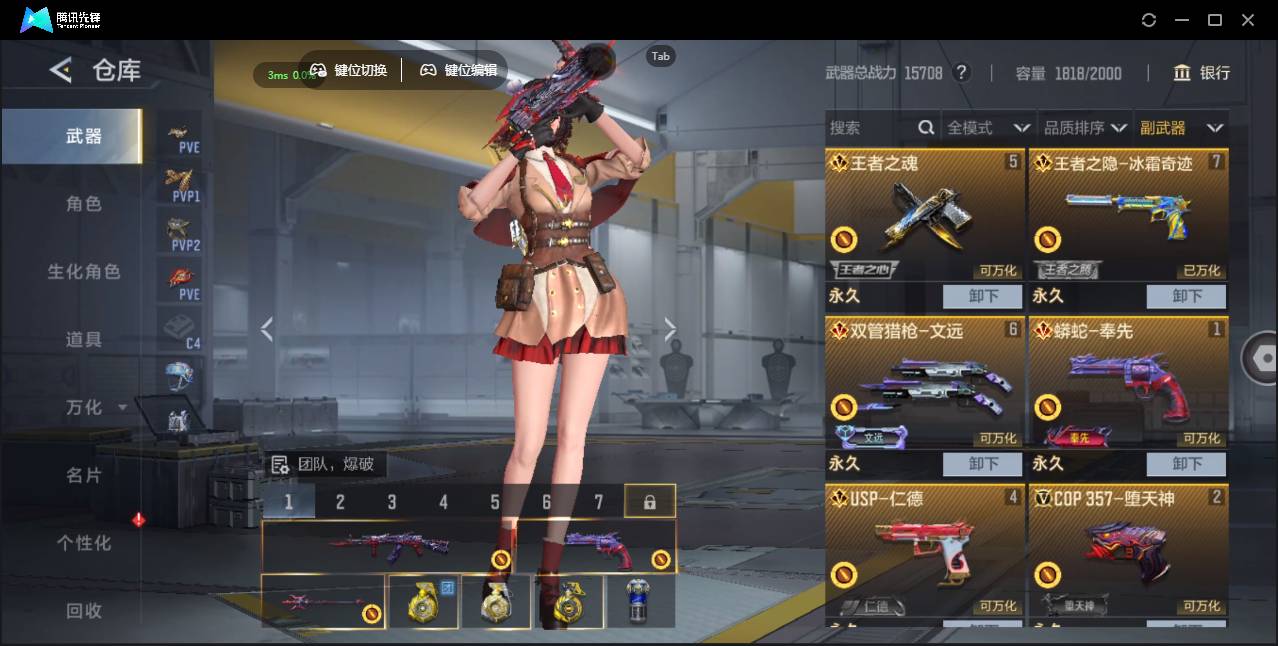Show the 个性化 personalization tab
This screenshot has height=646, width=1278.
(x=84, y=543)
